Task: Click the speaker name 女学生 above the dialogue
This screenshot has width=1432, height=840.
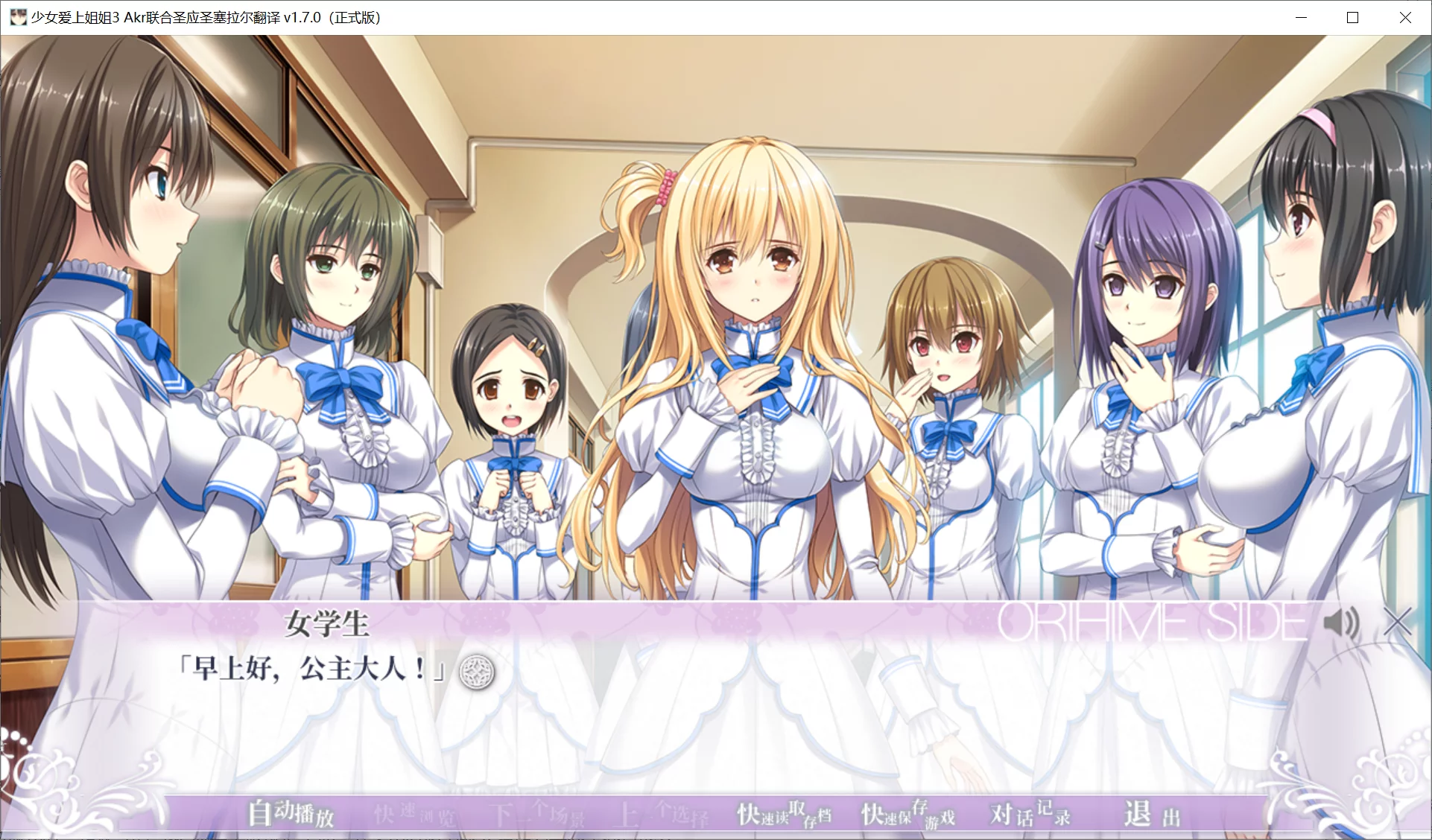Action: [x=326, y=627]
